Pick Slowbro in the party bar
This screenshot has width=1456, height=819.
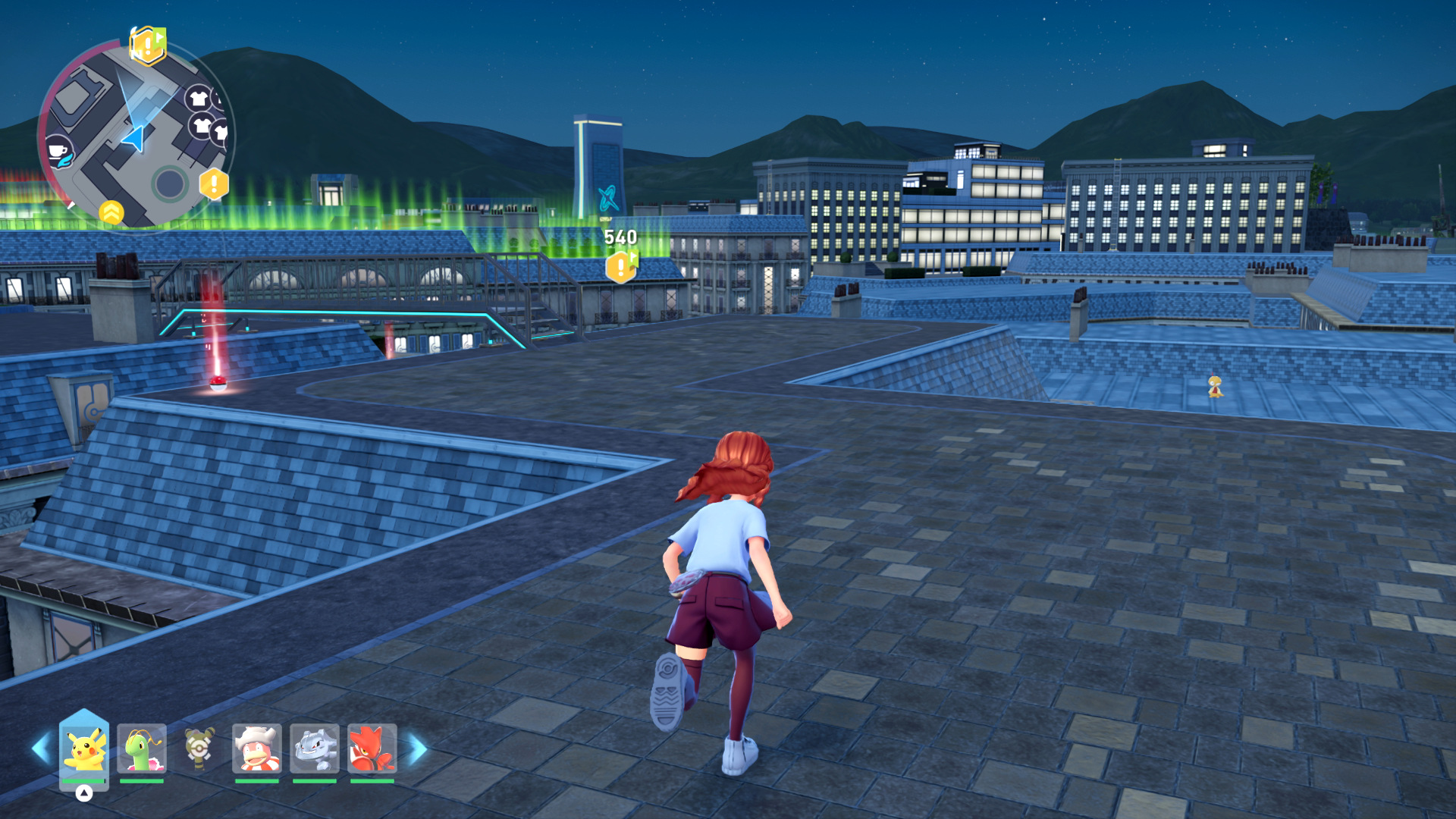[257, 748]
